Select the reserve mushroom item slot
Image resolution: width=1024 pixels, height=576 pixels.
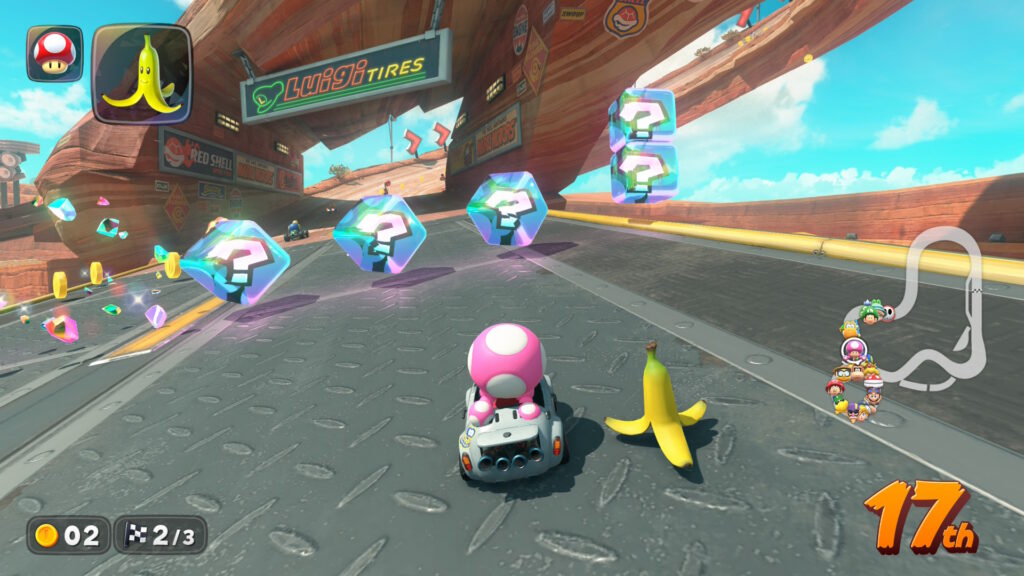54,53
